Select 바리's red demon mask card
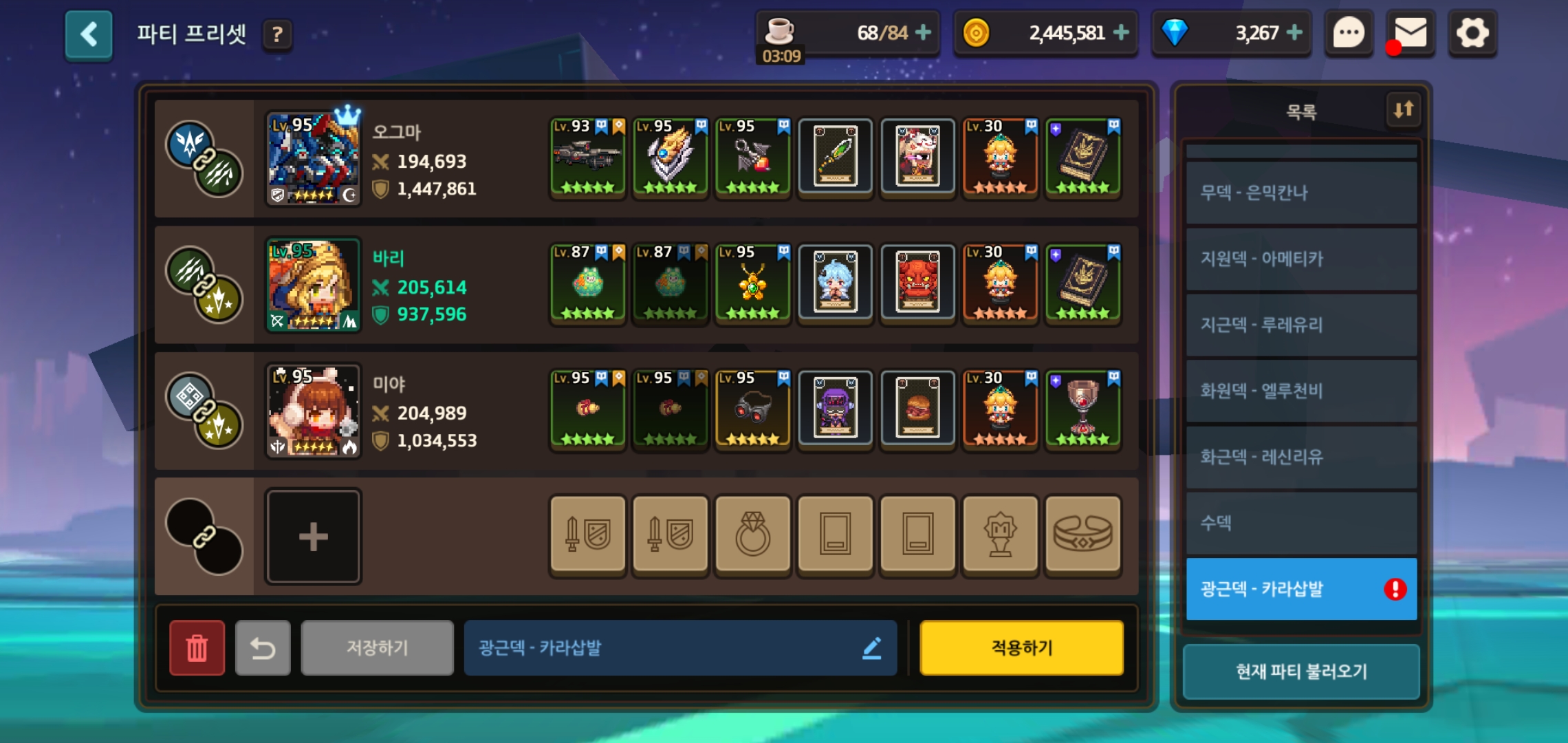The width and height of the screenshot is (1568, 743). point(917,285)
